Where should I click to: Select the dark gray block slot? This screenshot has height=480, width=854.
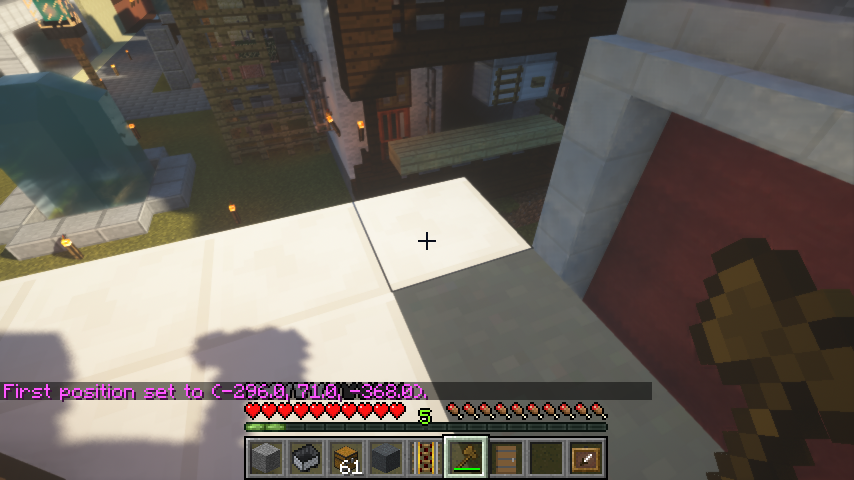click(x=386, y=458)
